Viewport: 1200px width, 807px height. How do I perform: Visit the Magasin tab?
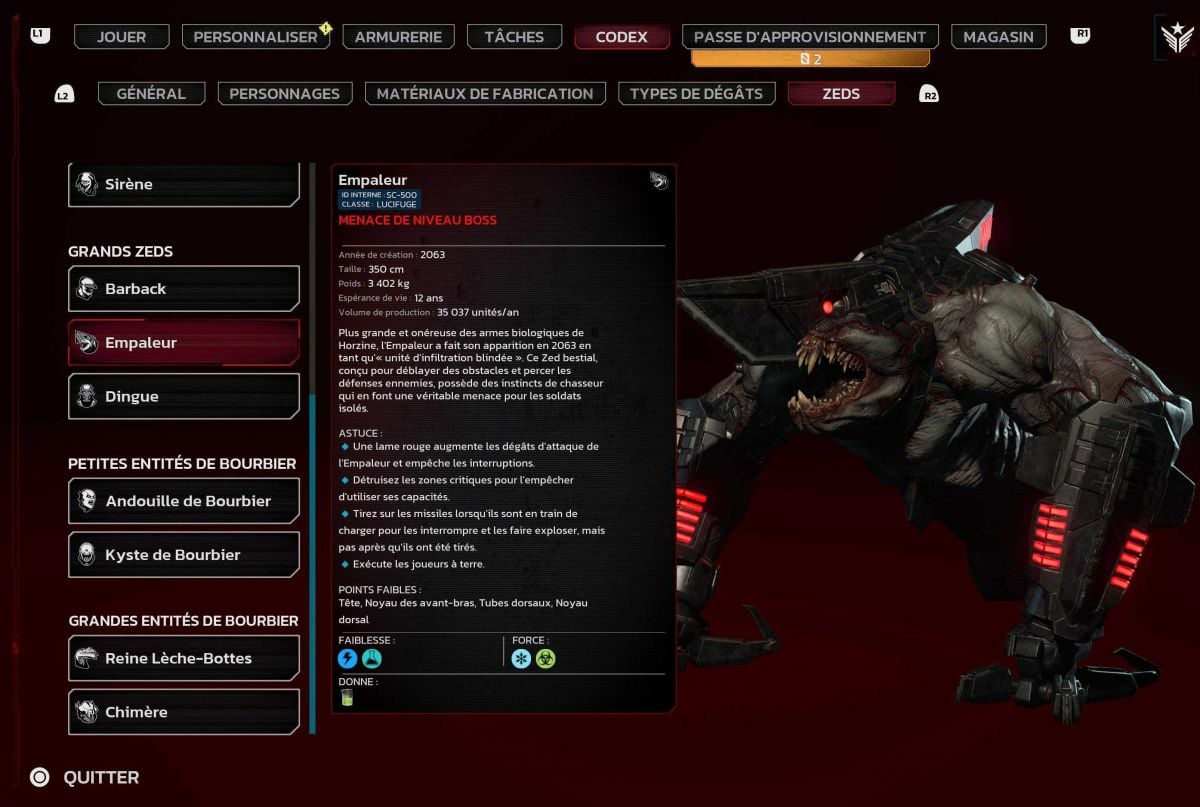click(x=998, y=37)
